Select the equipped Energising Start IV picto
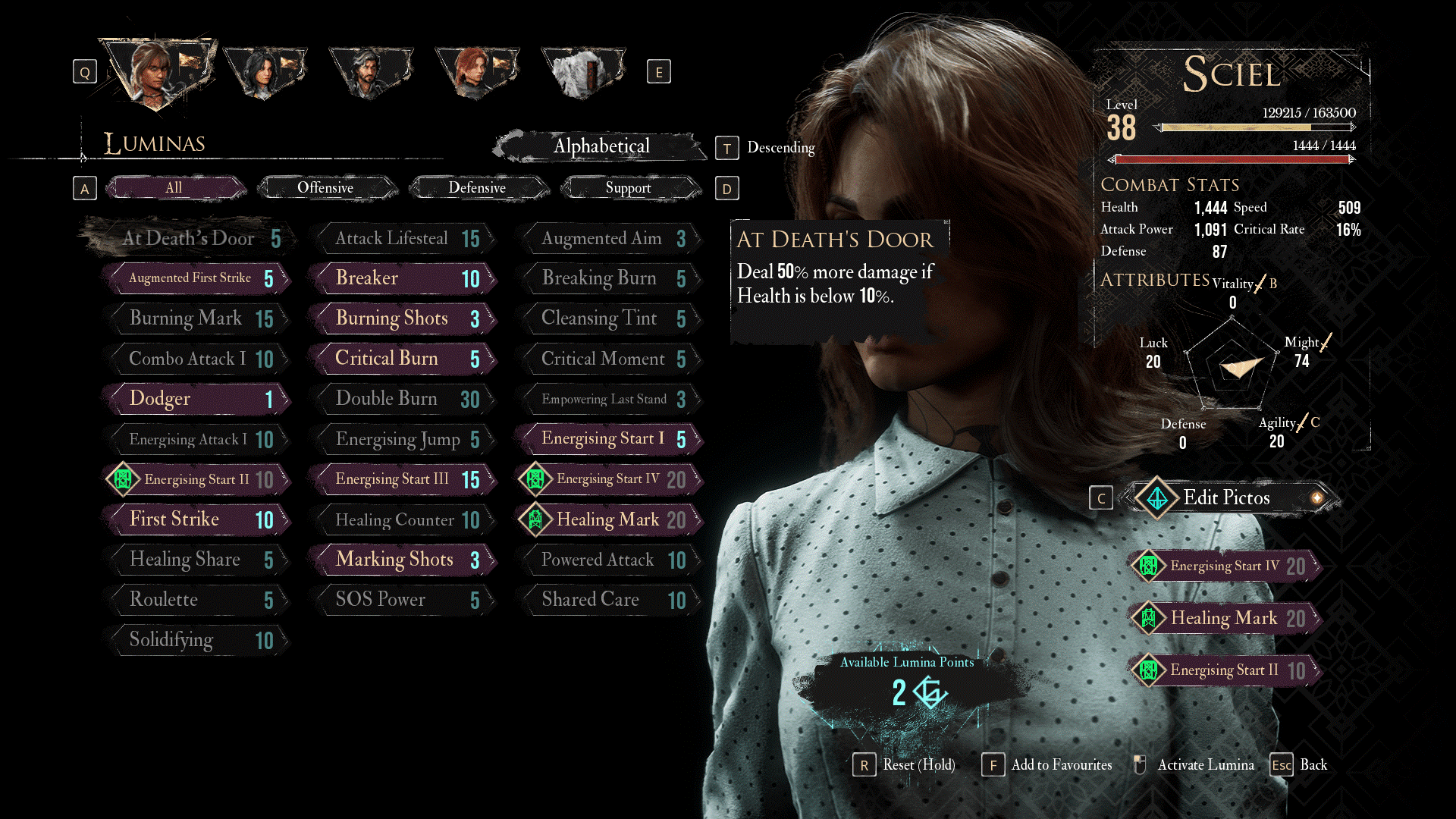The width and height of the screenshot is (1456, 819). click(1224, 566)
